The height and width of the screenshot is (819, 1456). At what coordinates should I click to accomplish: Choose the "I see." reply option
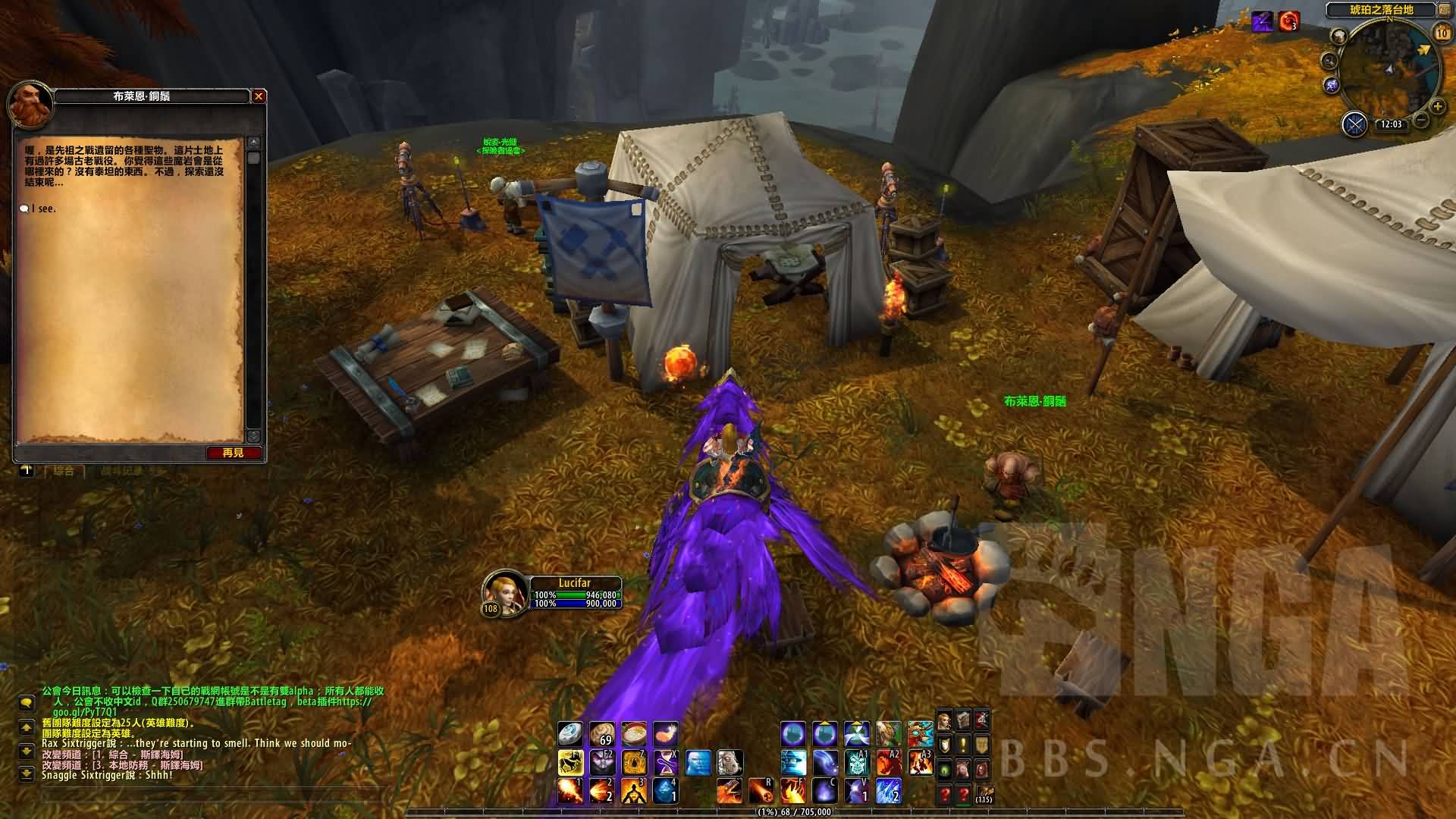44,209
